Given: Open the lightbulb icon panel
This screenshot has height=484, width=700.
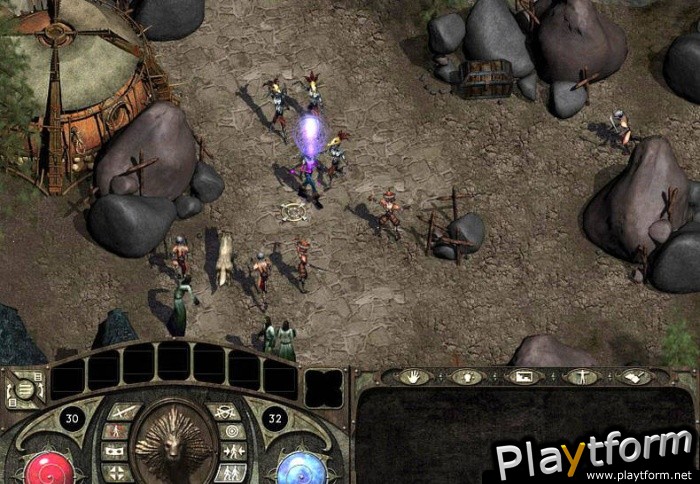Looking at the screenshot, I should (x=467, y=377).
